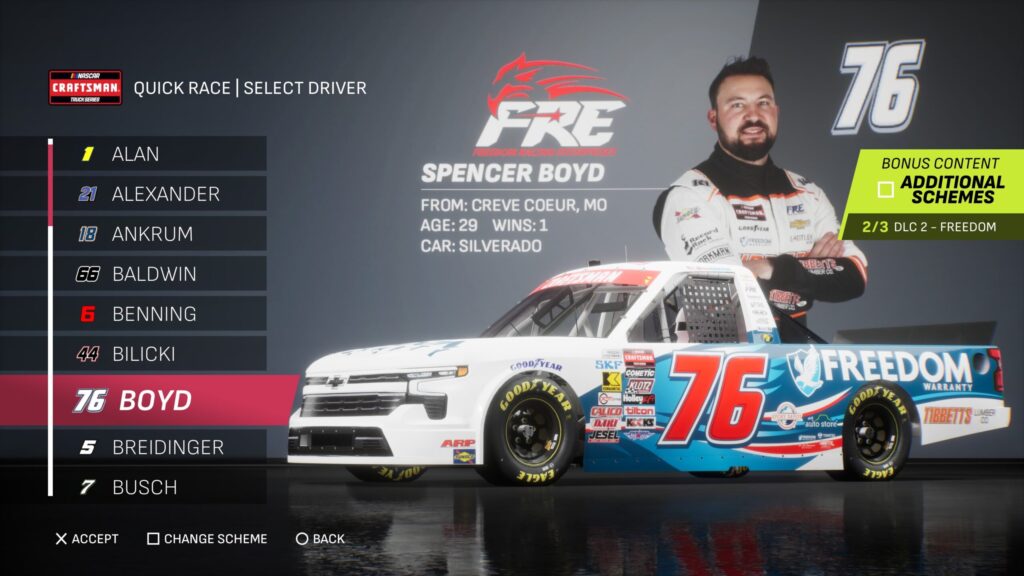1024x576 pixels.
Task: Change the truck paint scheme
Action: point(207,539)
